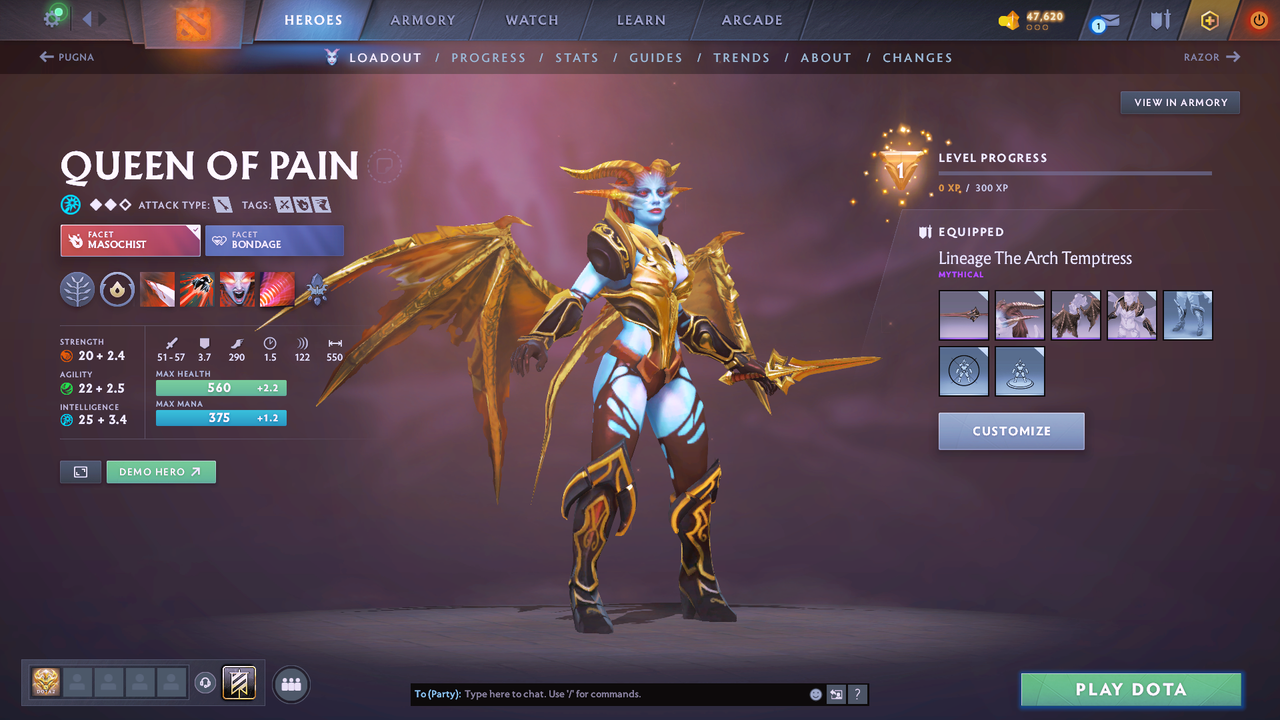Select the Shadow Strike ability icon

pos(158,290)
